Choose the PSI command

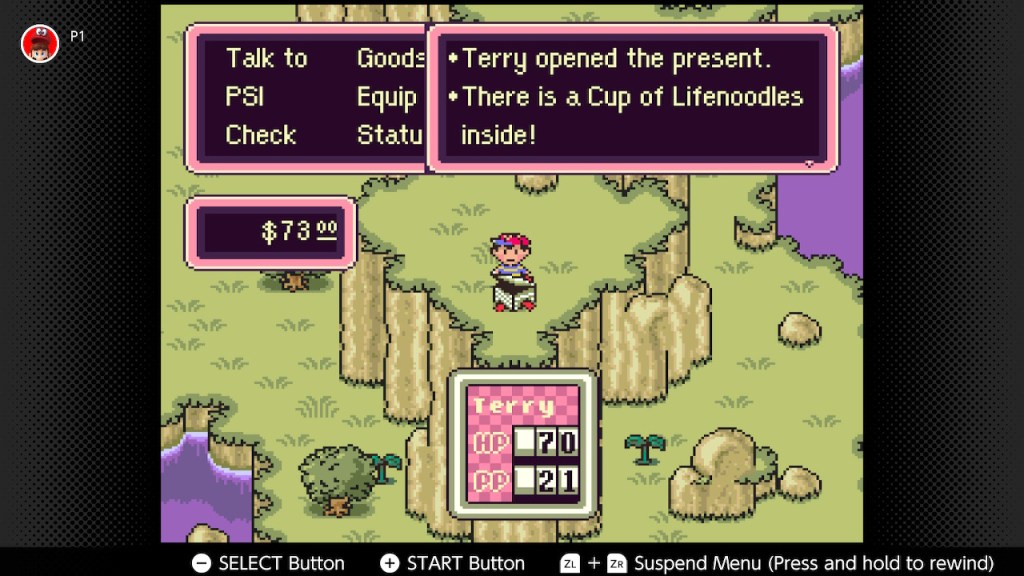point(245,97)
